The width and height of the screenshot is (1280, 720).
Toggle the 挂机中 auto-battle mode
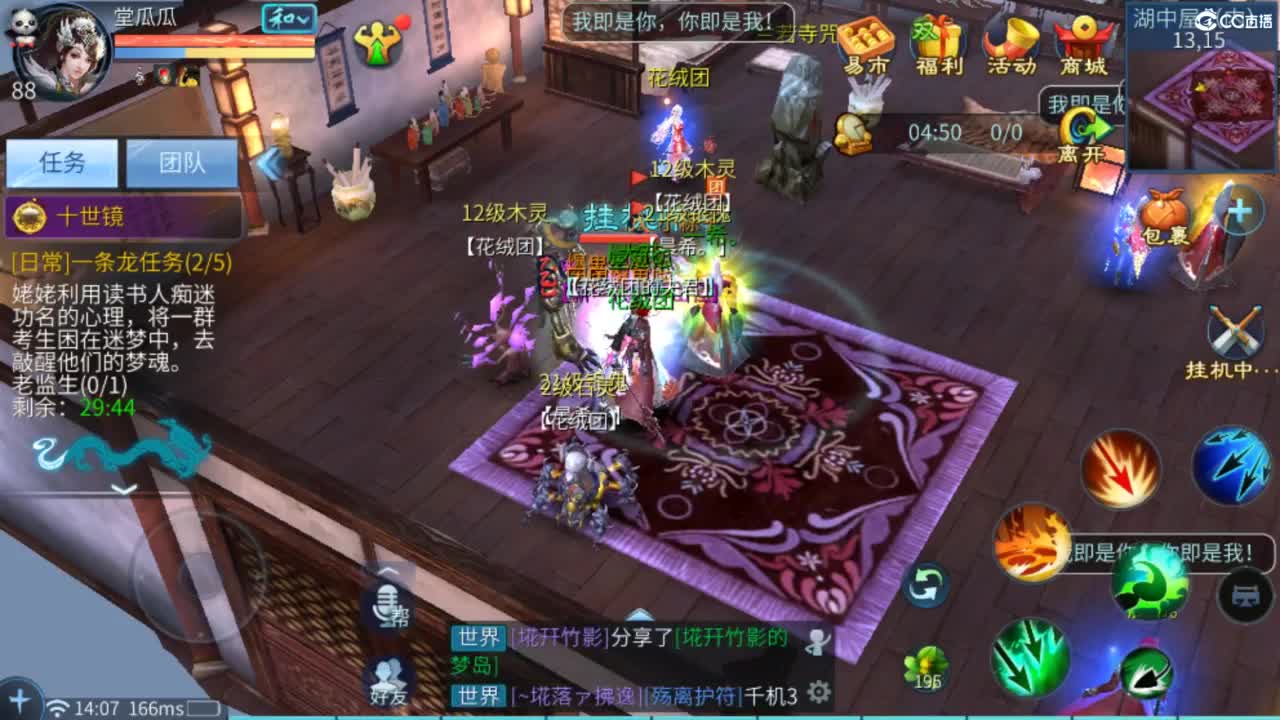(x=1234, y=335)
